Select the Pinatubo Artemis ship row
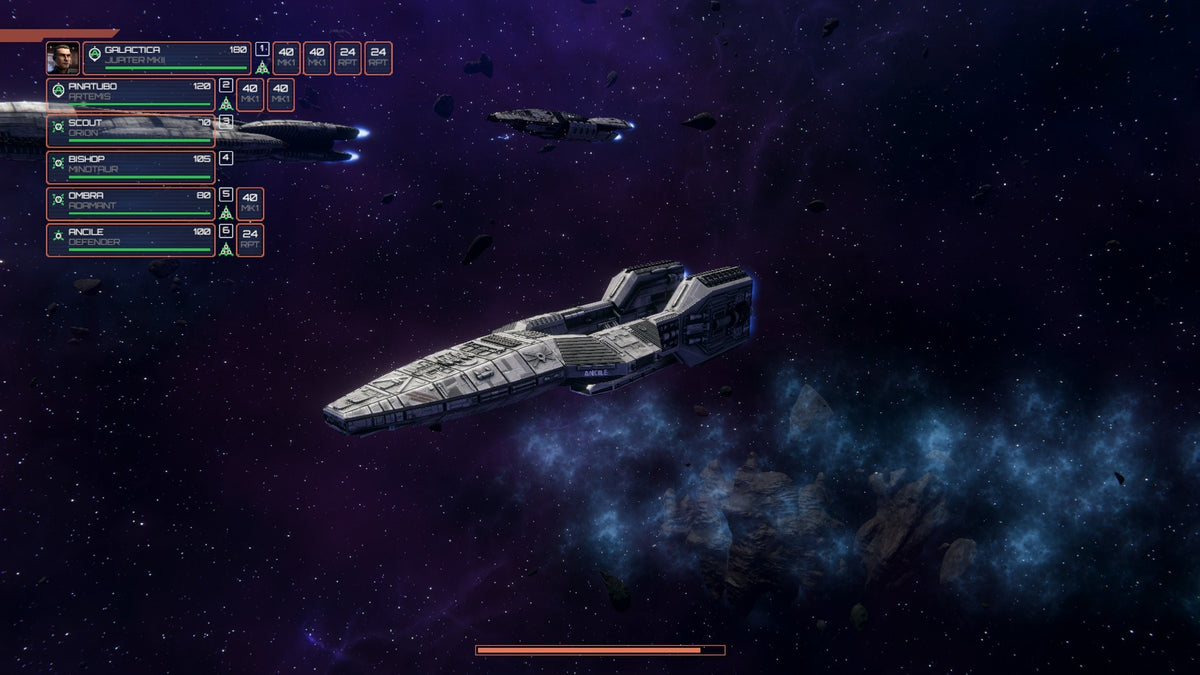 130,95
